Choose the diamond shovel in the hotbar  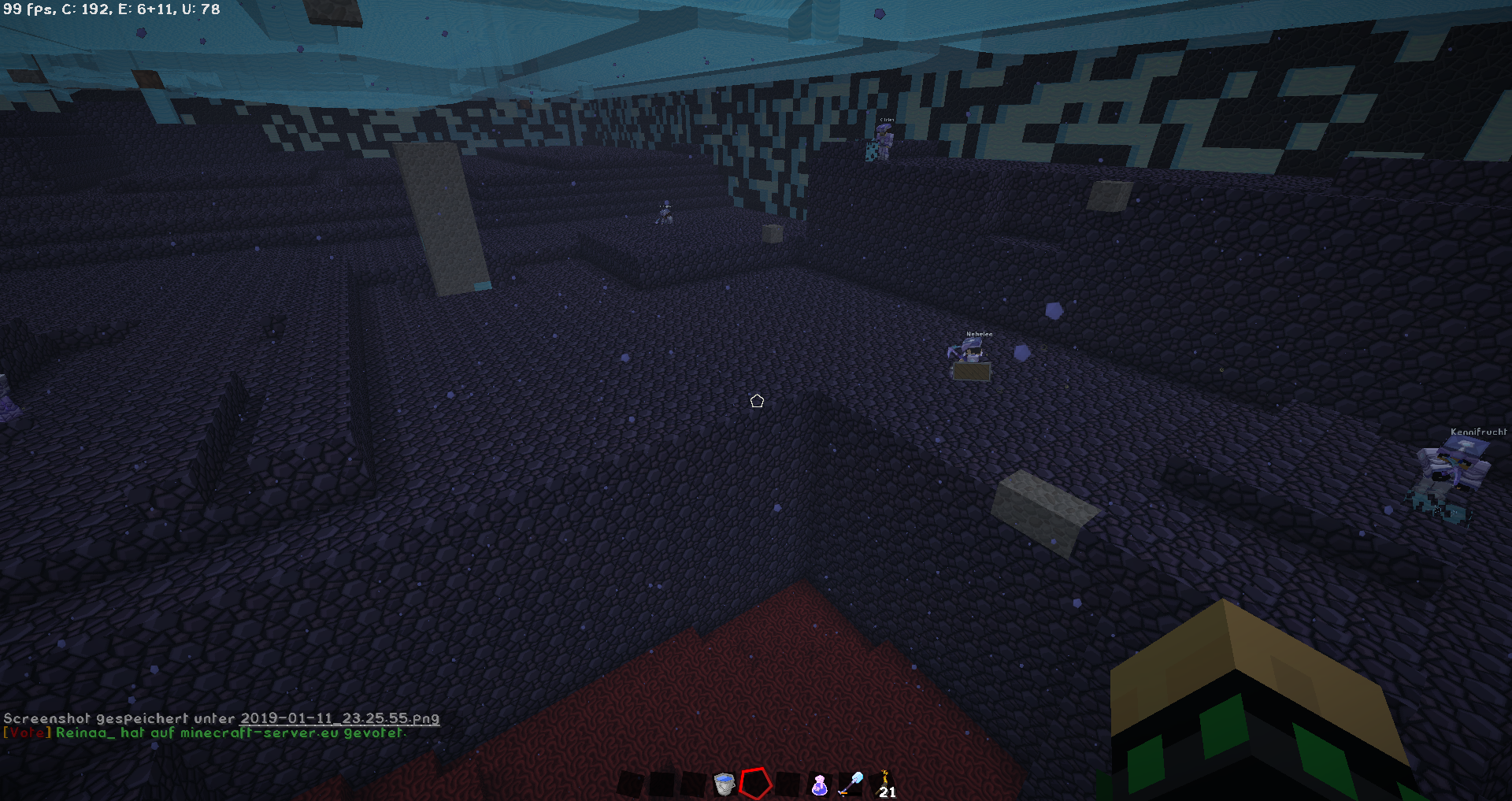point(850,784)
